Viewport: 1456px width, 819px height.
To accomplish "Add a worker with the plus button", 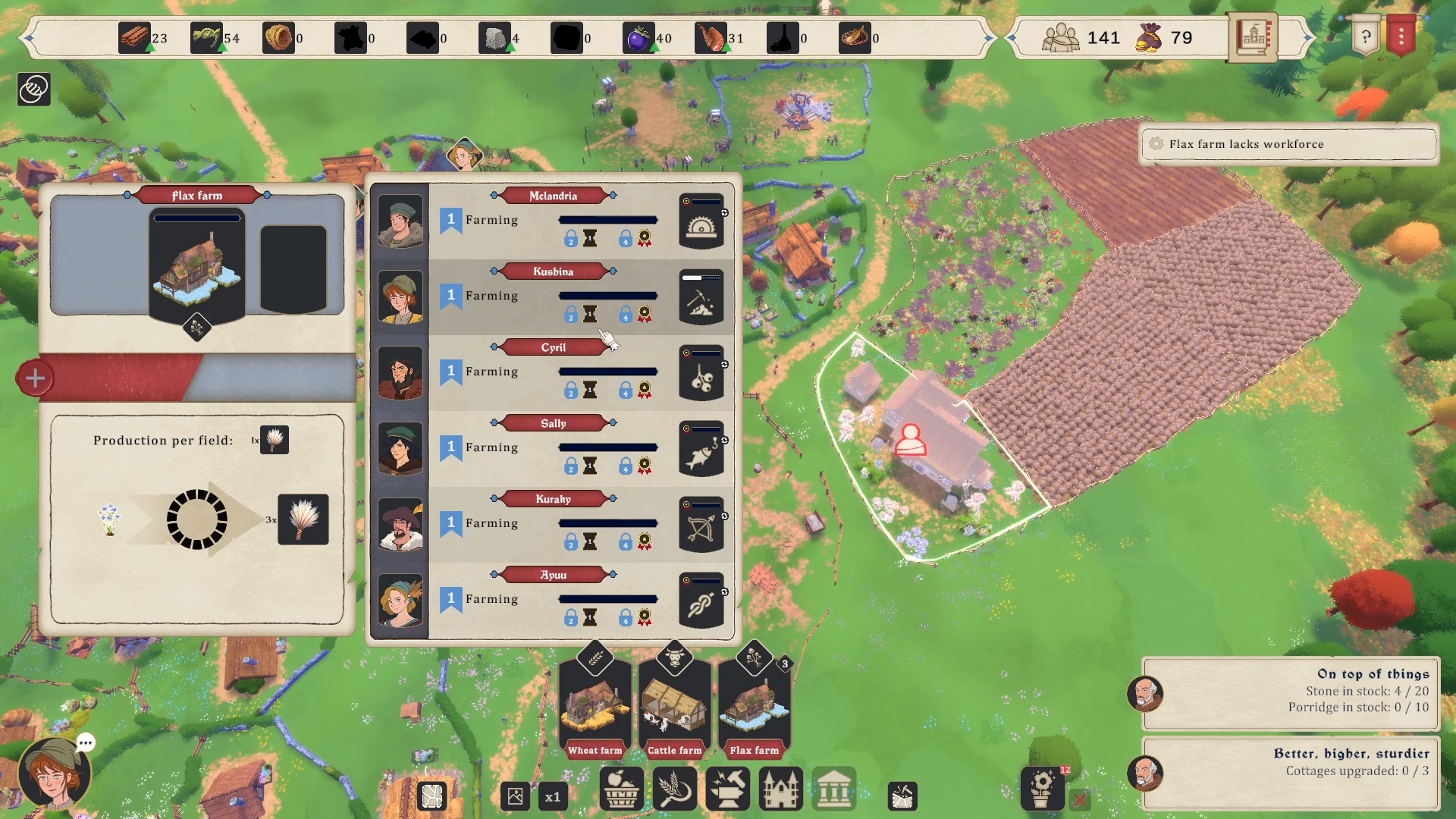I will click(35, 378).
